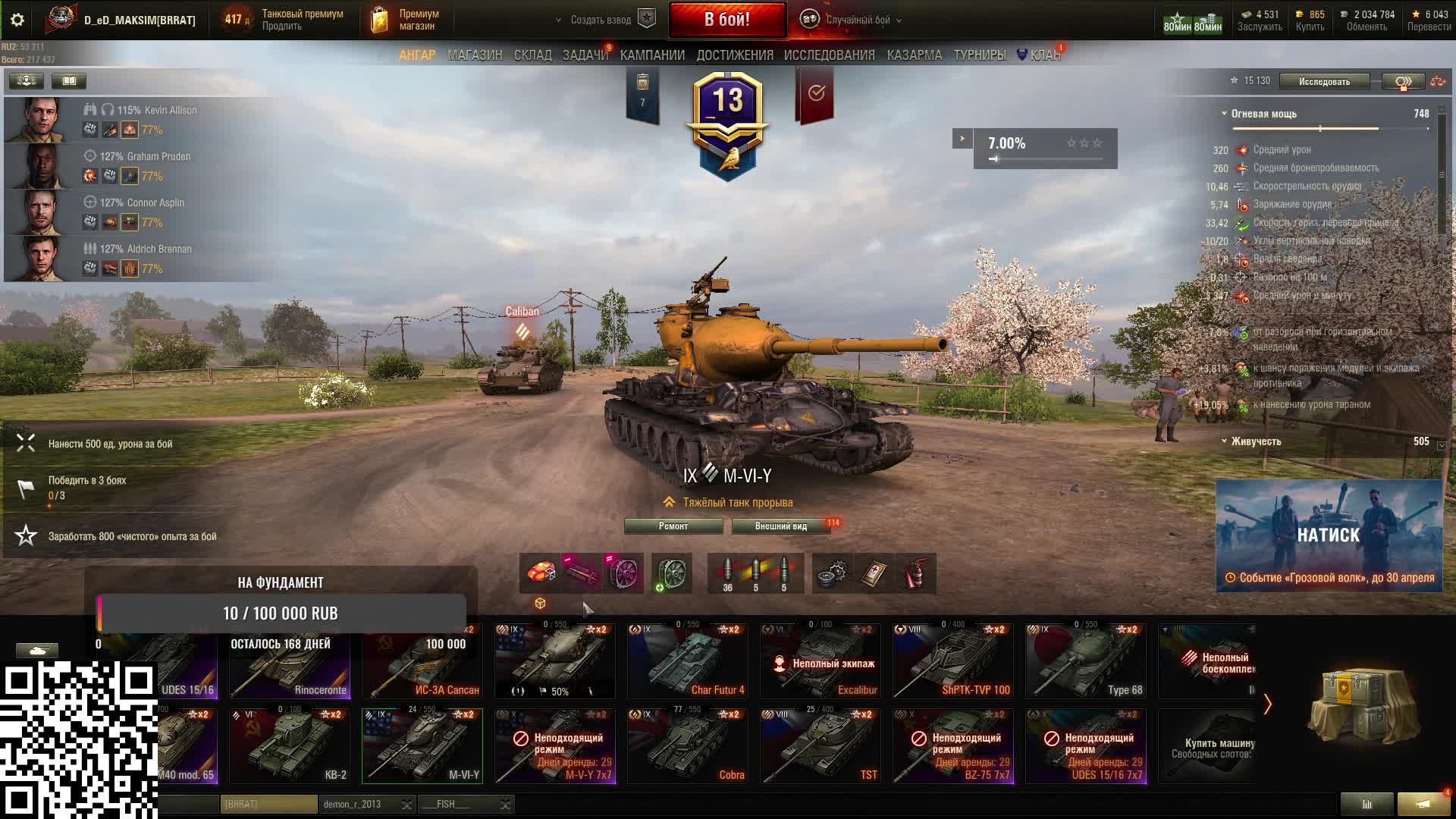Click the Исследовать button

[1323, 82]
